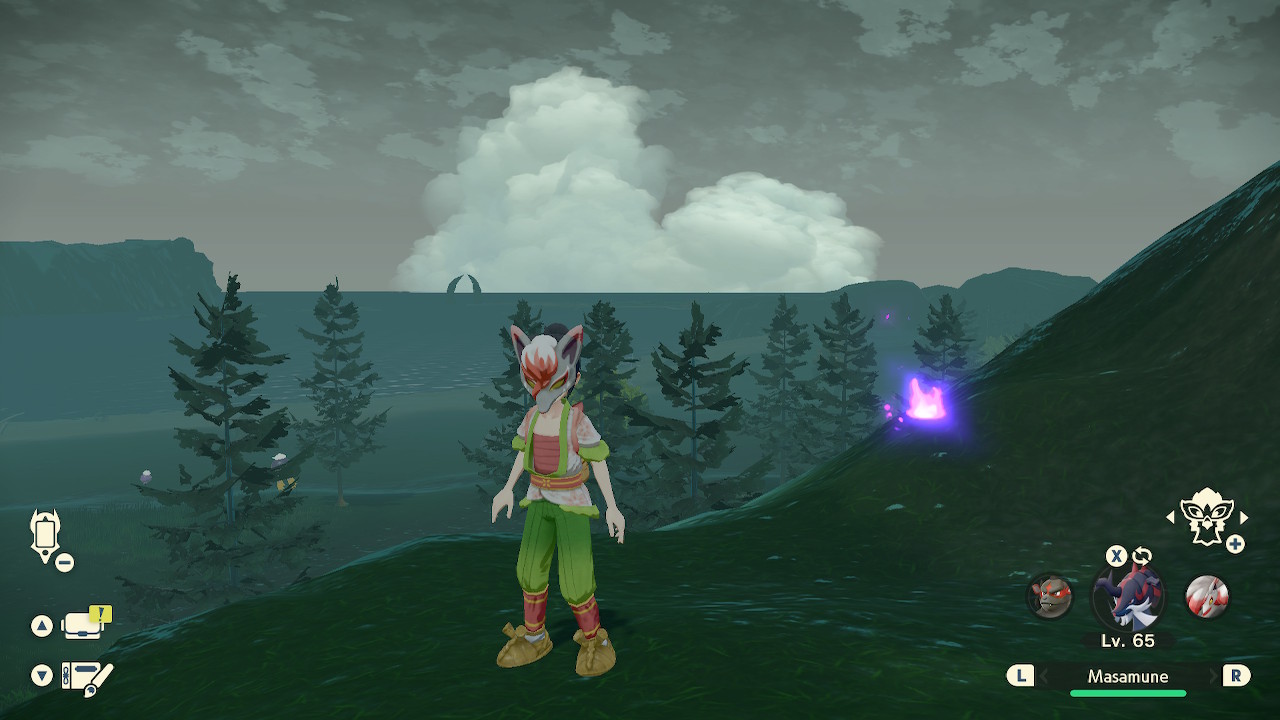1280x720 pixels.
Task: Choose the Ursaluna party portrait
Action: coord(1050,596)
